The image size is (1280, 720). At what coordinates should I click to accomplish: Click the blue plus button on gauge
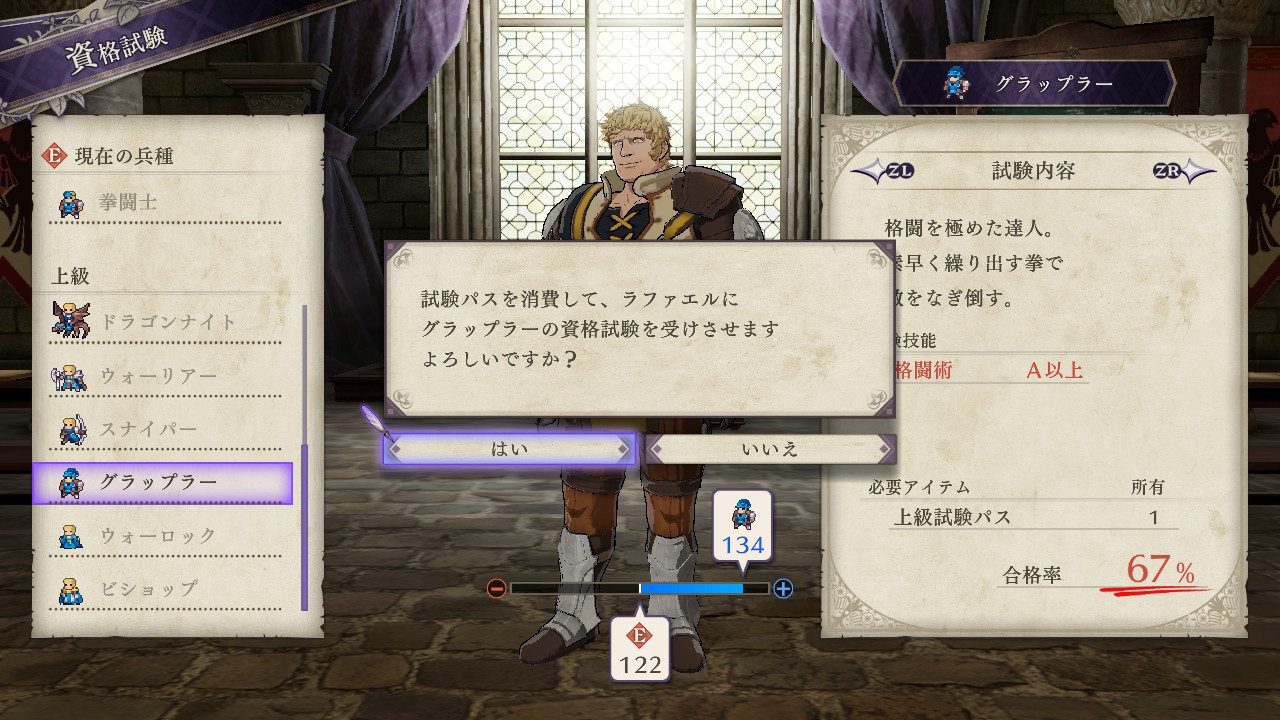pos(783,588)
